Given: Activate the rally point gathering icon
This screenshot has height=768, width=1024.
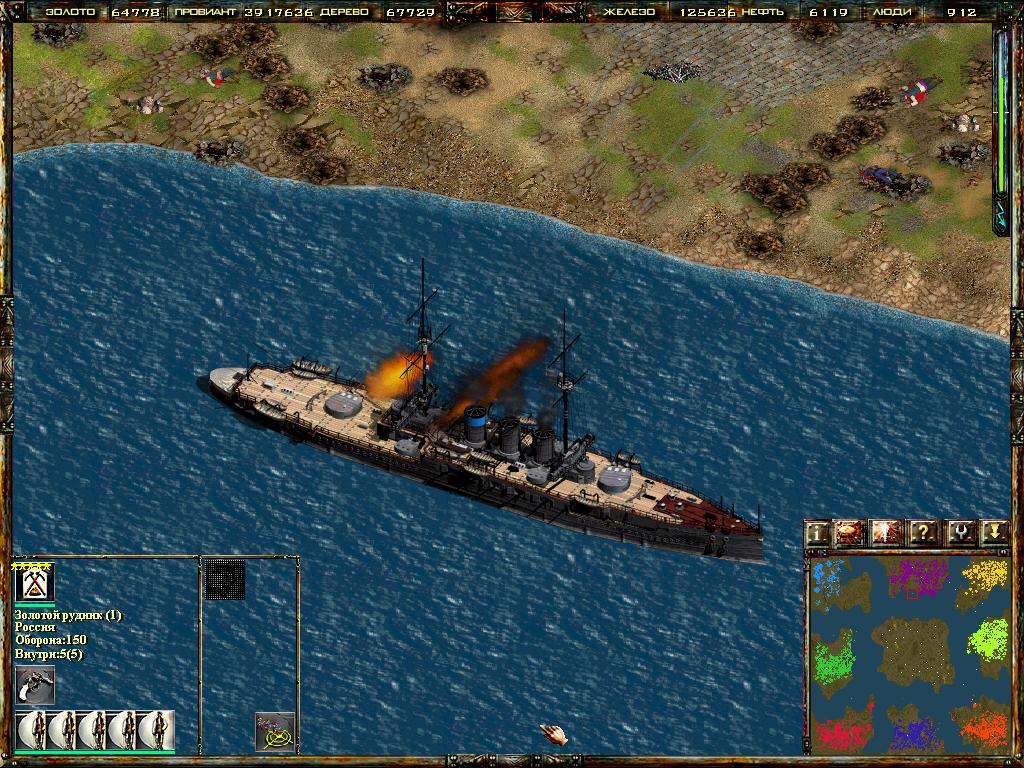Looking at the screenshot, I should (x=275, y=732).
